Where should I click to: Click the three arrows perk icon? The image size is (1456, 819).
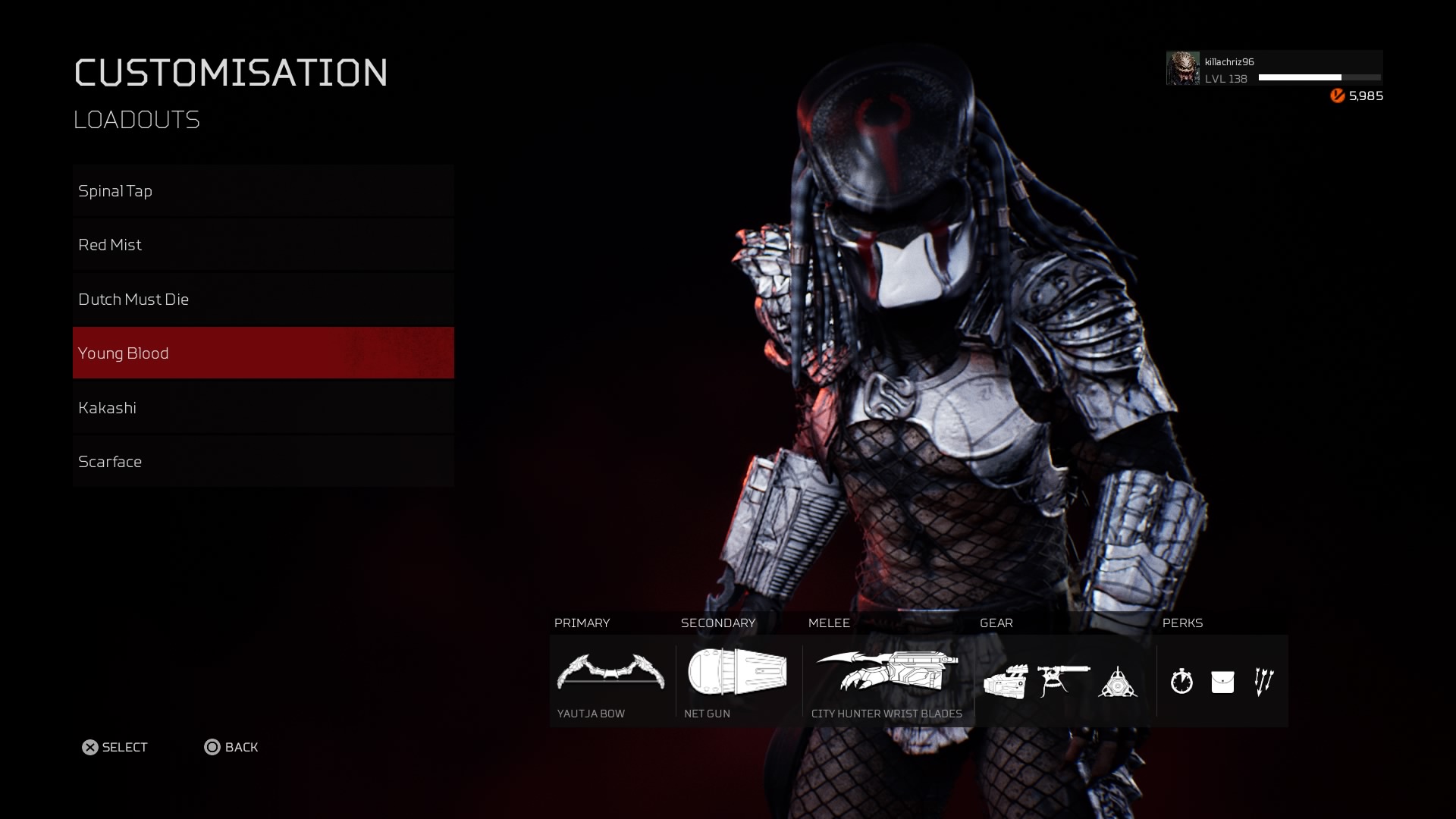pyautogui.click(x=1263, y=682)
